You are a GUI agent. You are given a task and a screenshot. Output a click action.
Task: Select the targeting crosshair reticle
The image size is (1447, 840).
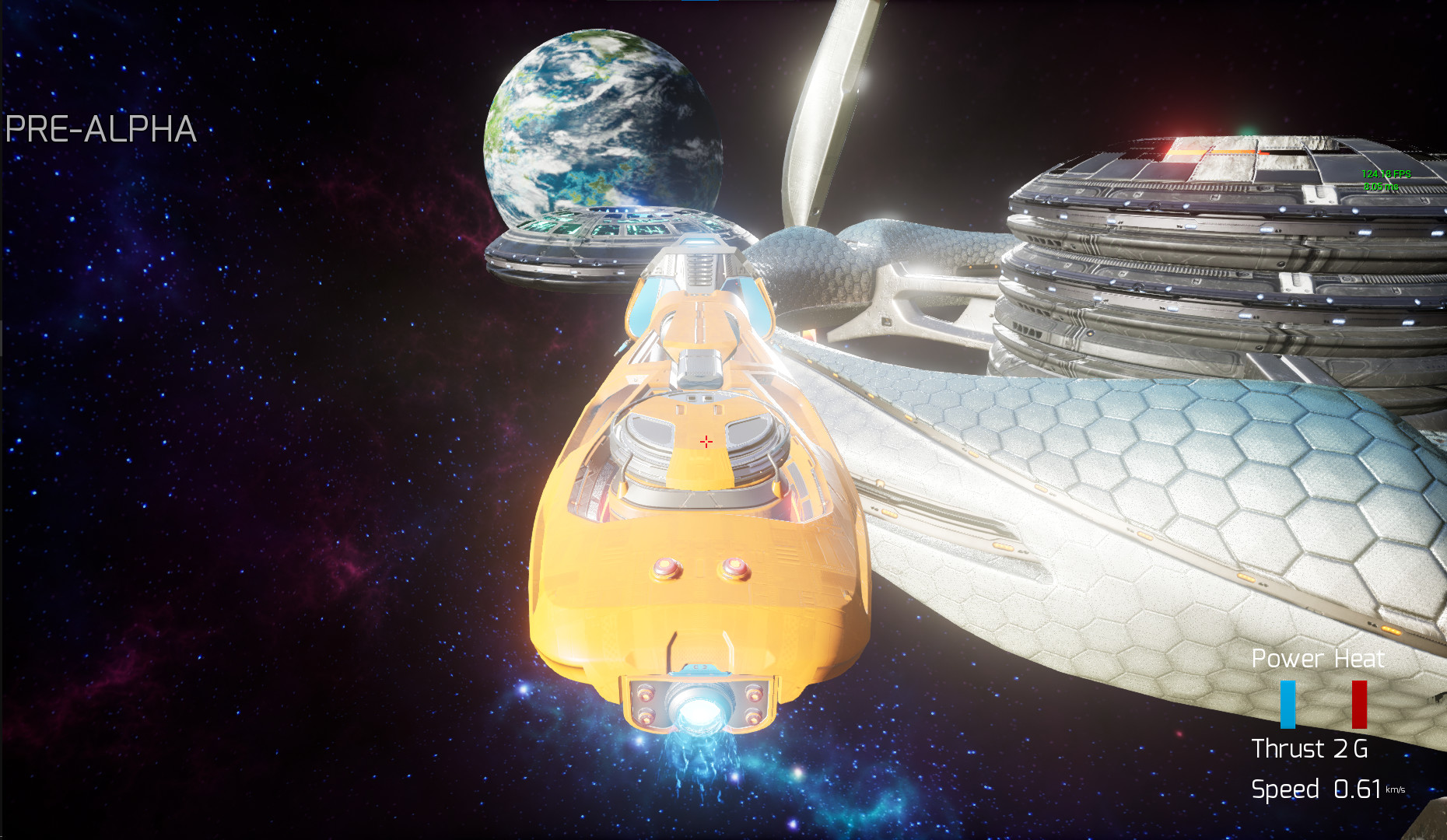[705, 440]
